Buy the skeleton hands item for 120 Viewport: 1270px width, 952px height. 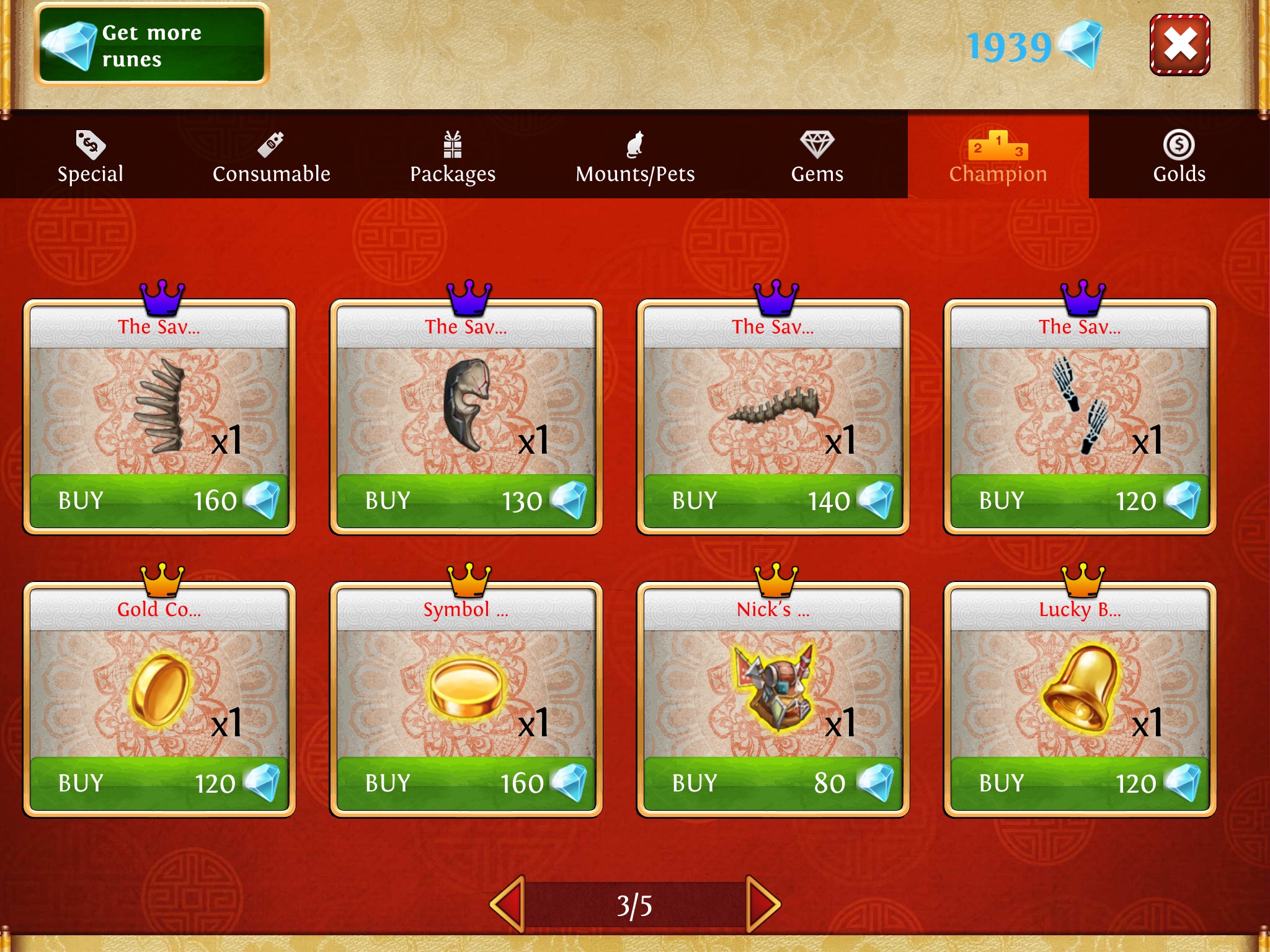click(1080, 501)
